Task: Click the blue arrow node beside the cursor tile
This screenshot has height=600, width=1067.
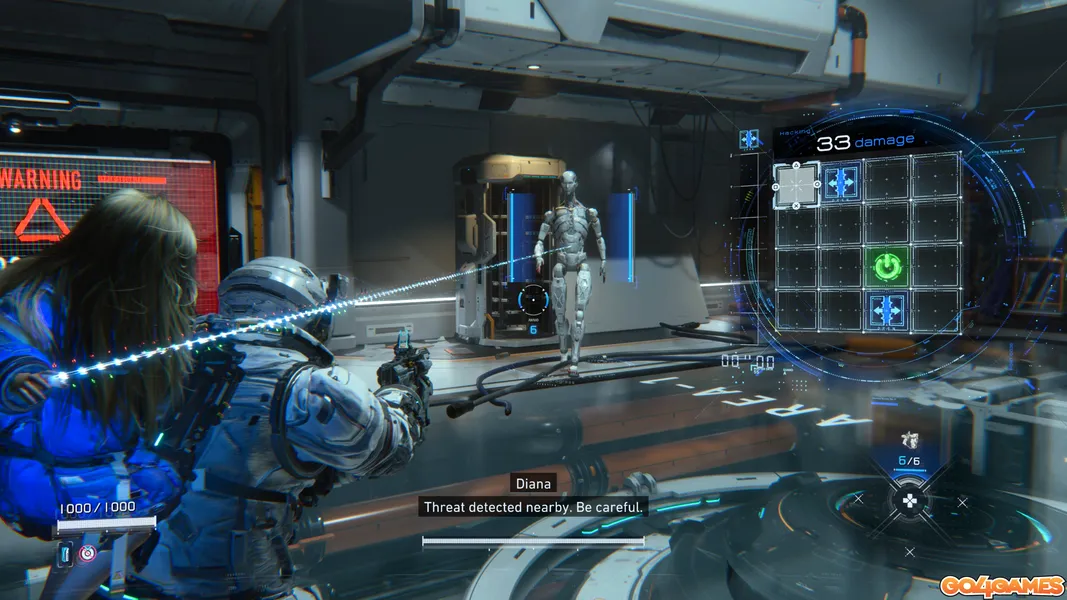Action: coord(841,182)
